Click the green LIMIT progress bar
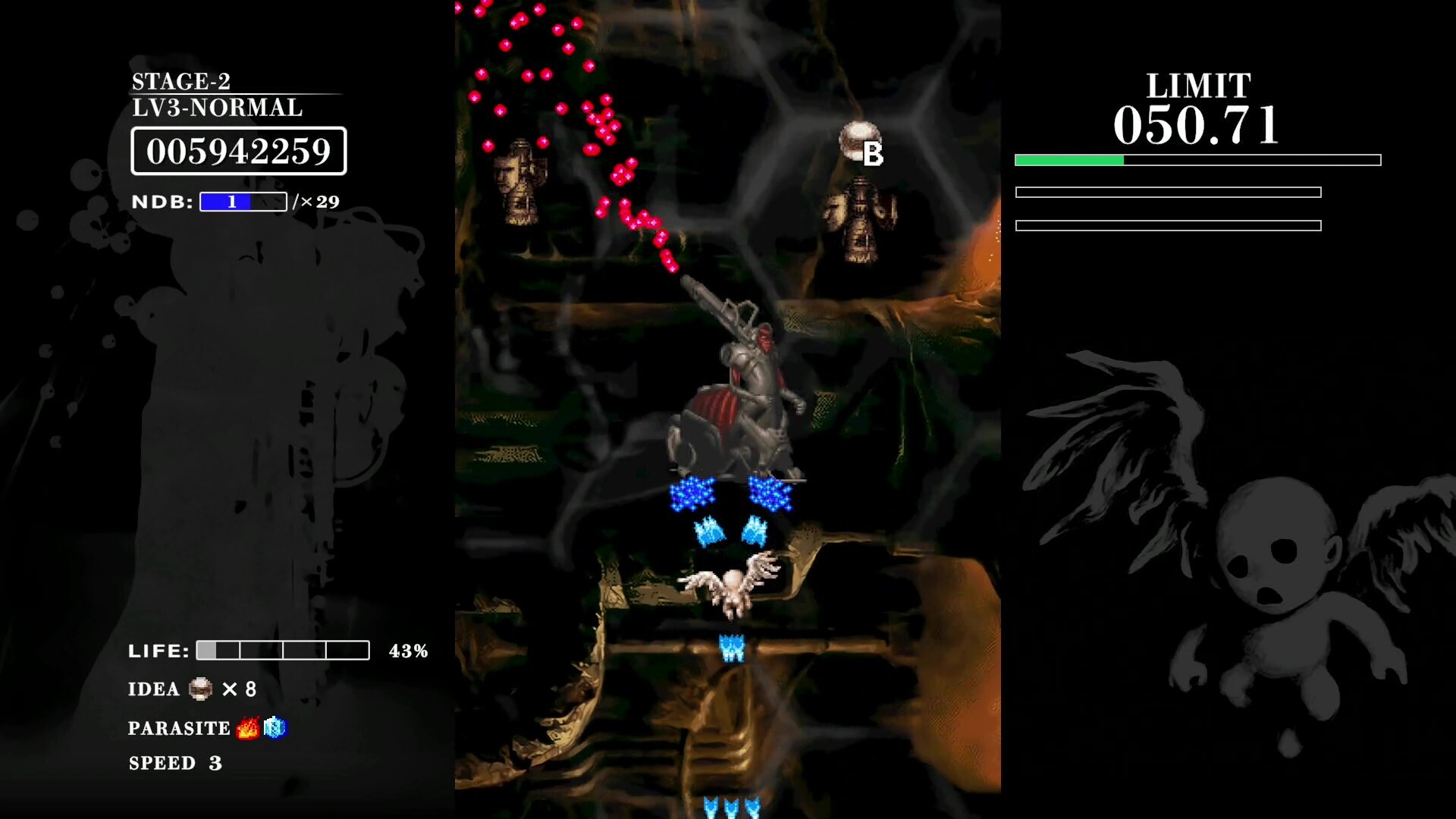 (1069, 160)
